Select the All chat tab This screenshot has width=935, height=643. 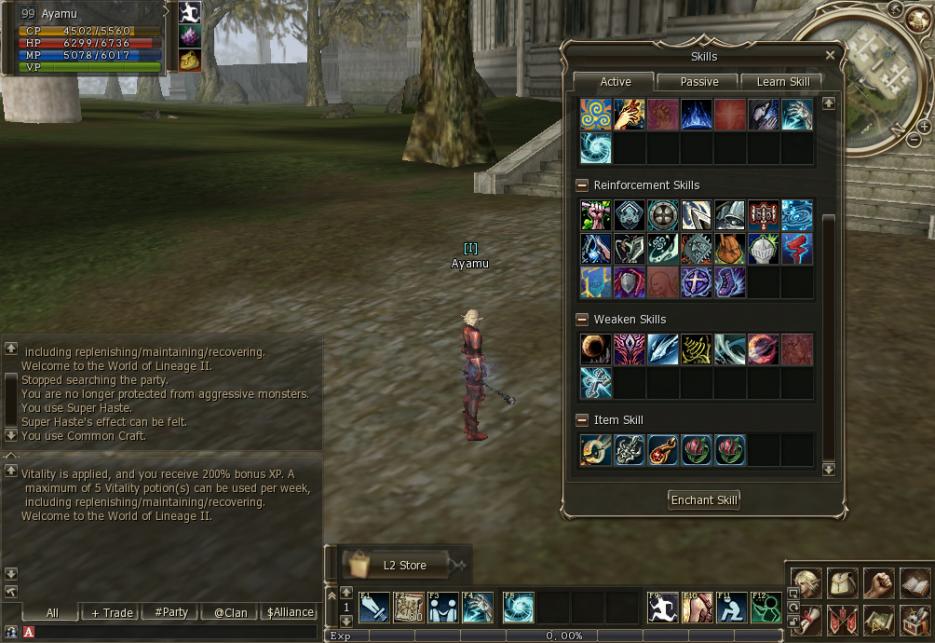coord(52,612)
